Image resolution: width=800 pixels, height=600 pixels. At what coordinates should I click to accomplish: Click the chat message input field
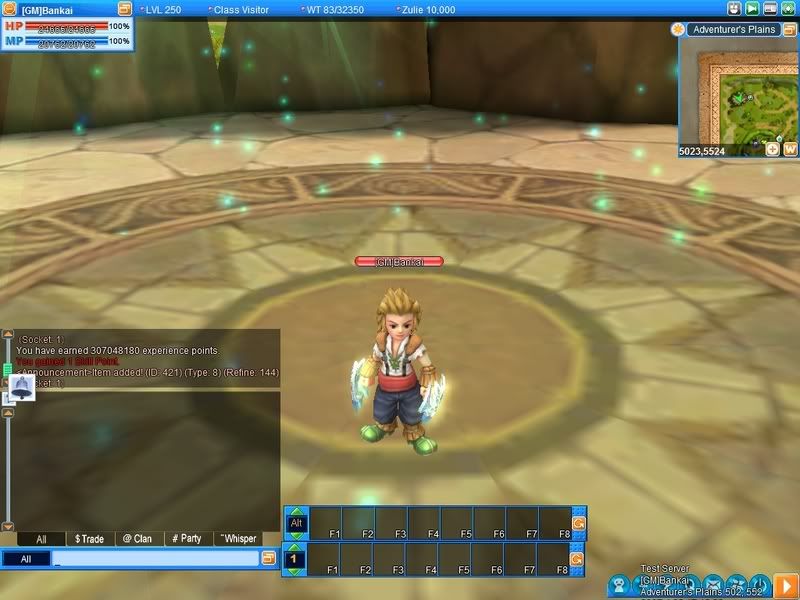(155, 559)
